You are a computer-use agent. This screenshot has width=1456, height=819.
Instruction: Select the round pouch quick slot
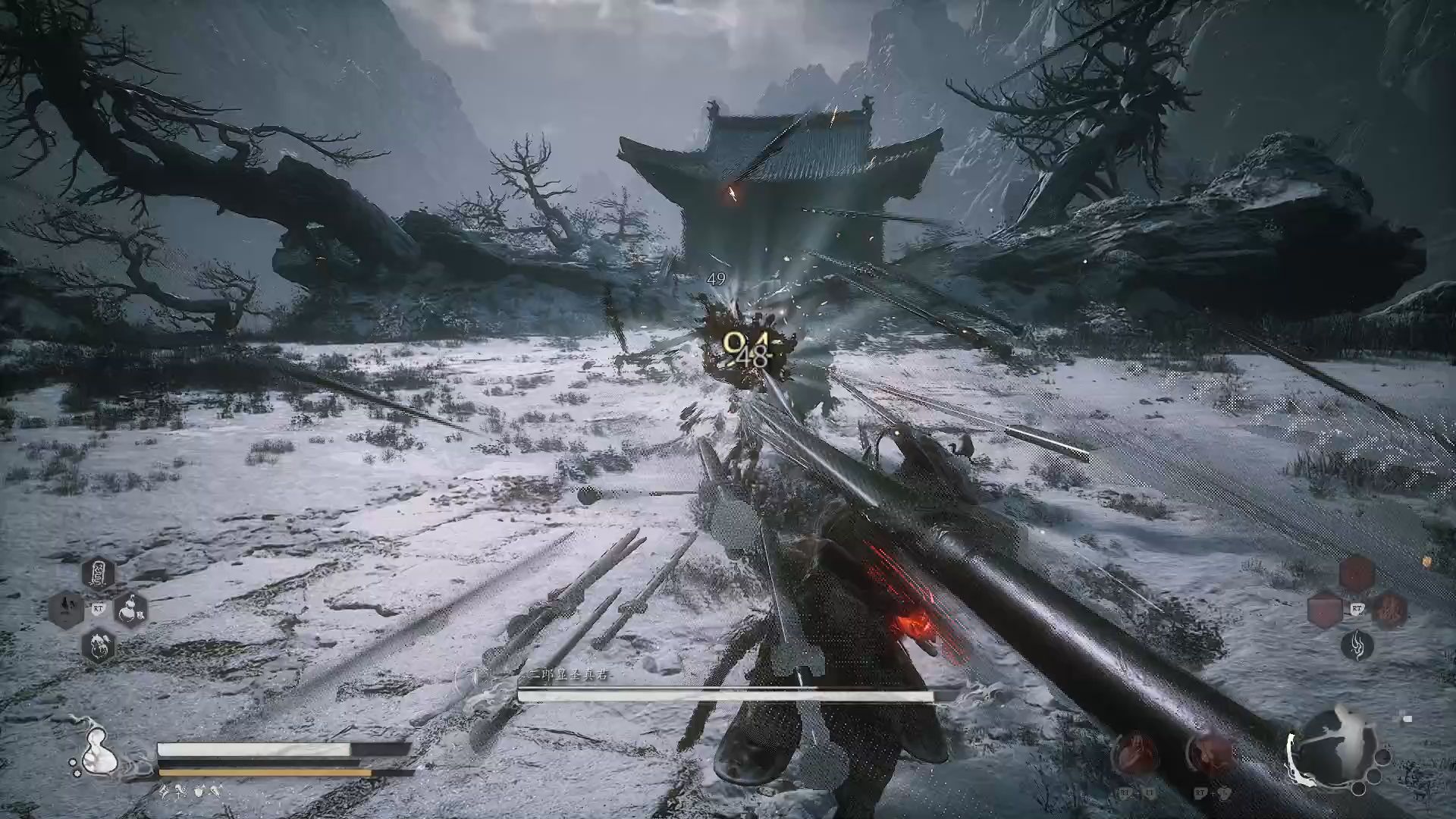click(99, 645)
